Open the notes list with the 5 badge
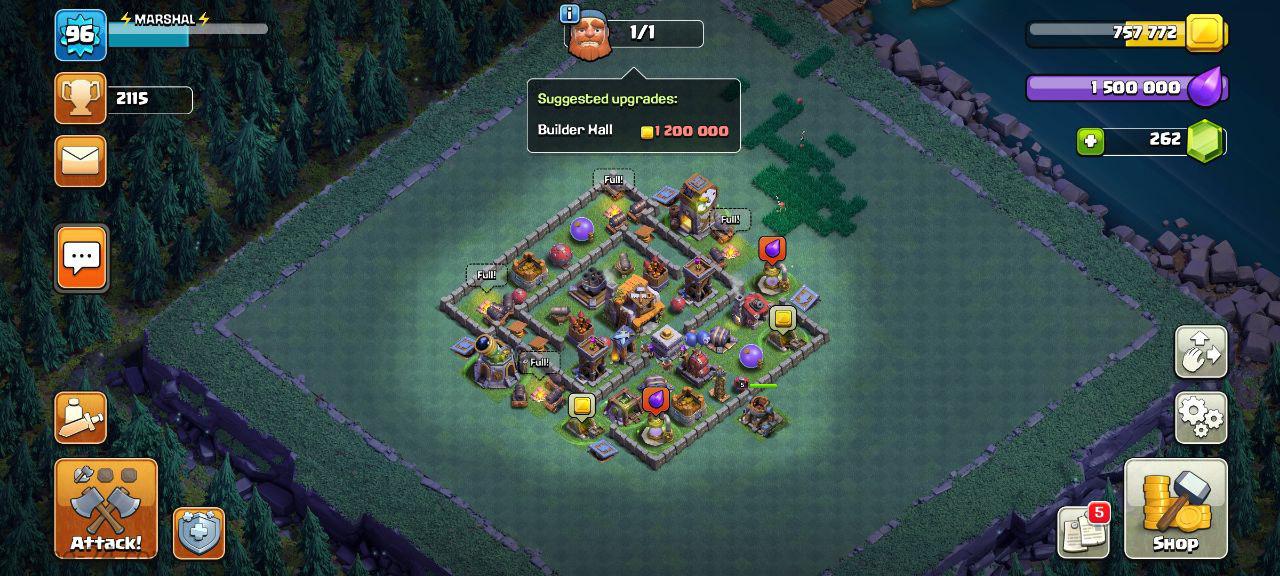Viewport: 1280px width, 576px height. point(1084,532)
